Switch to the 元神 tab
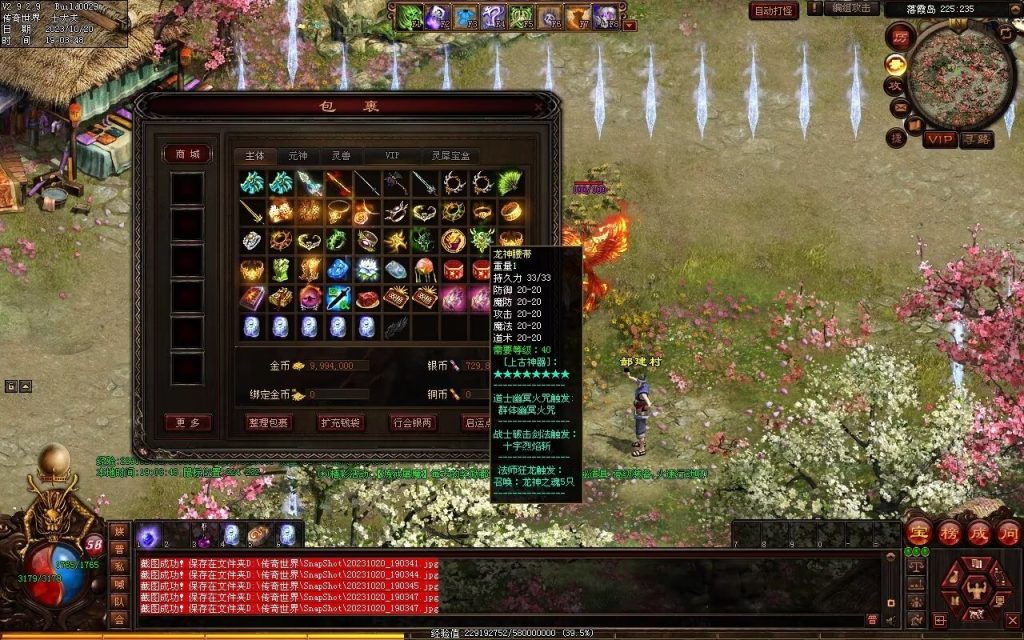Image resolution: width=1024 pixels, height=640 pixels. pyautogui.click(x=298, y=156)
